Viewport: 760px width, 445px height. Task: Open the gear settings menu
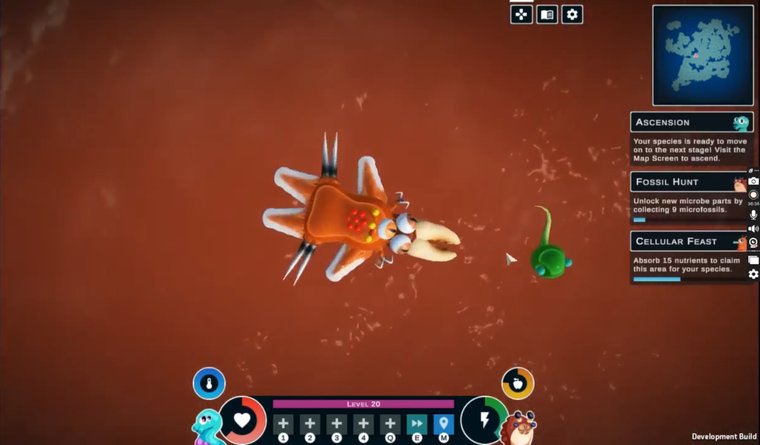pos(572,14)
